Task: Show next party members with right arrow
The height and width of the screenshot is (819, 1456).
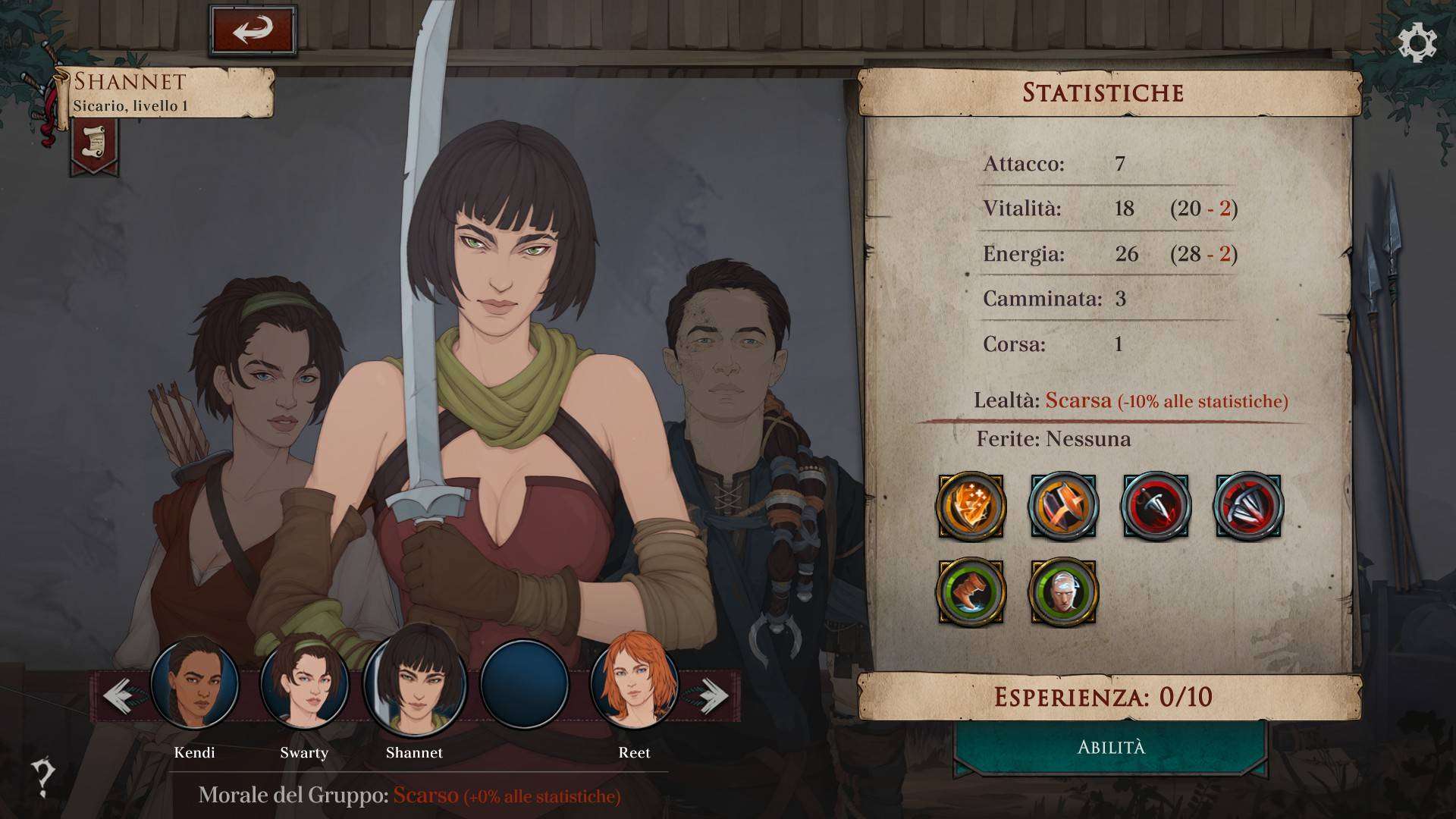Action: [711, 695]
